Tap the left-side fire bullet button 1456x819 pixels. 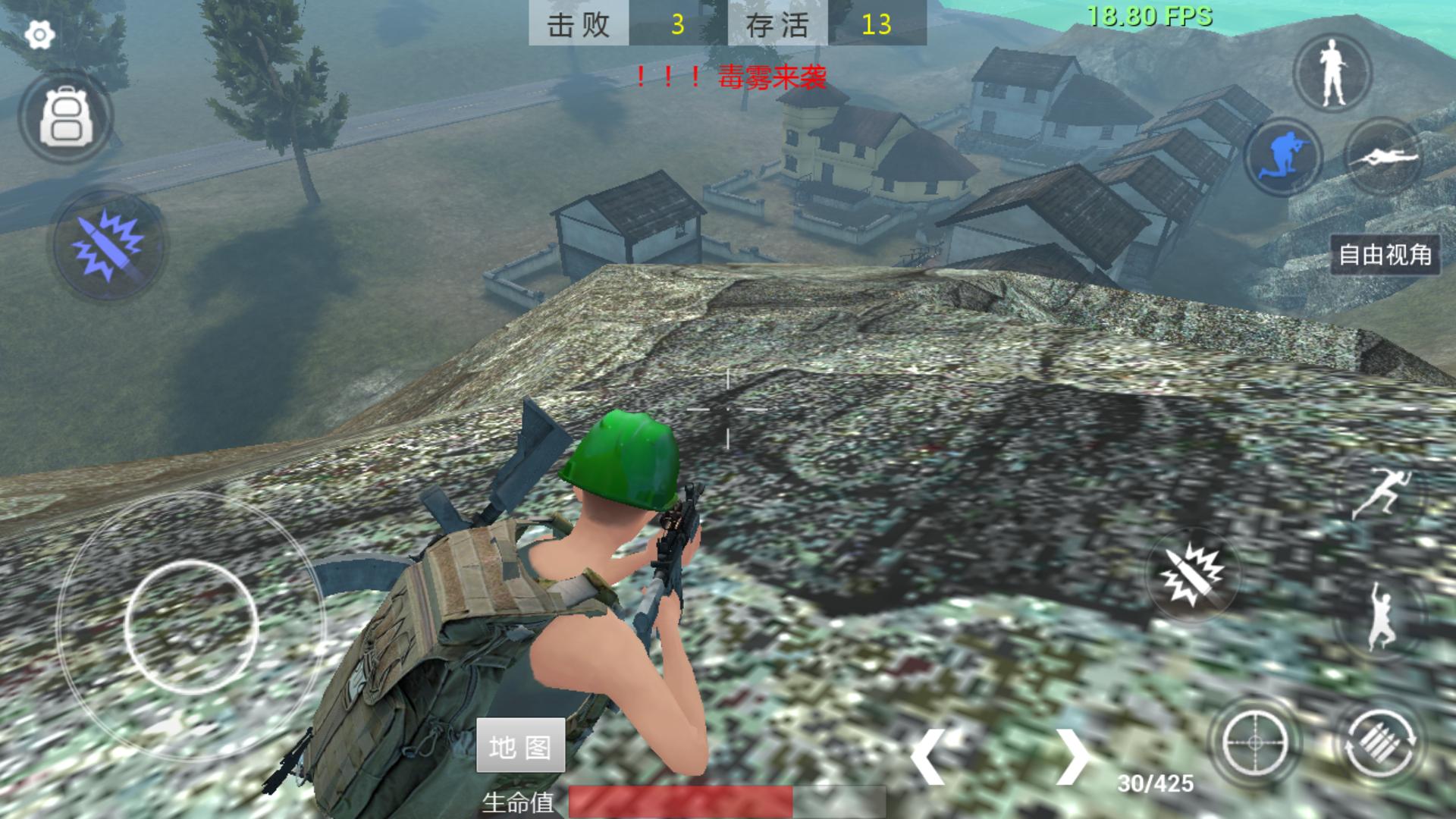[108, 243]
